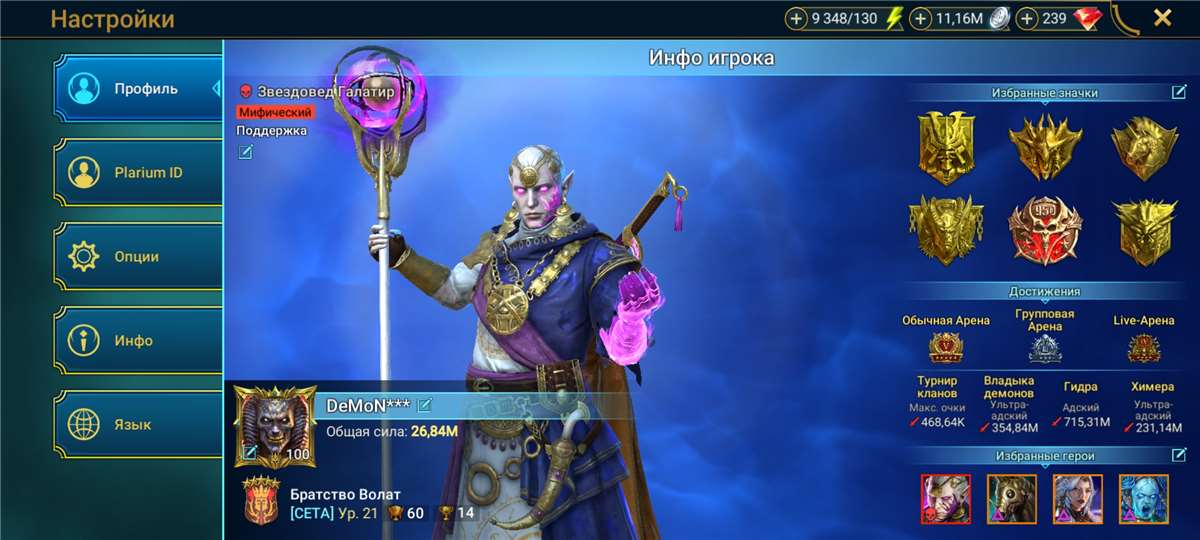View the Групповая Арена achievement badge
Screen dimensions: 1200x540
click(x=1045, y=348)
